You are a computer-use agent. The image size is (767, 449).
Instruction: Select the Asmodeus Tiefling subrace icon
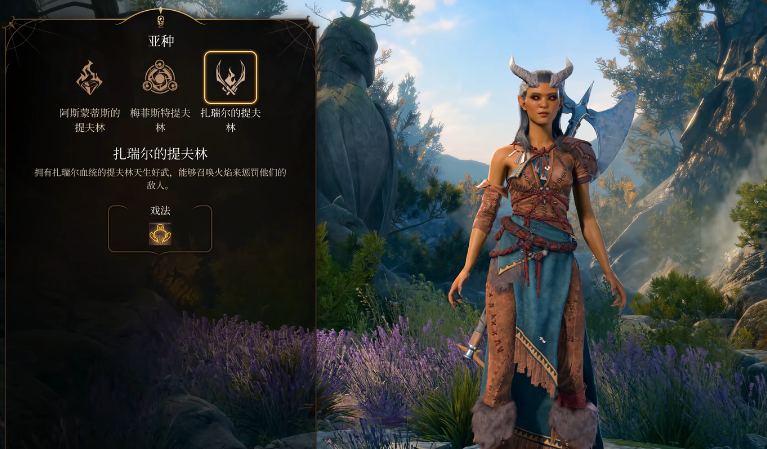pos(90,78)
